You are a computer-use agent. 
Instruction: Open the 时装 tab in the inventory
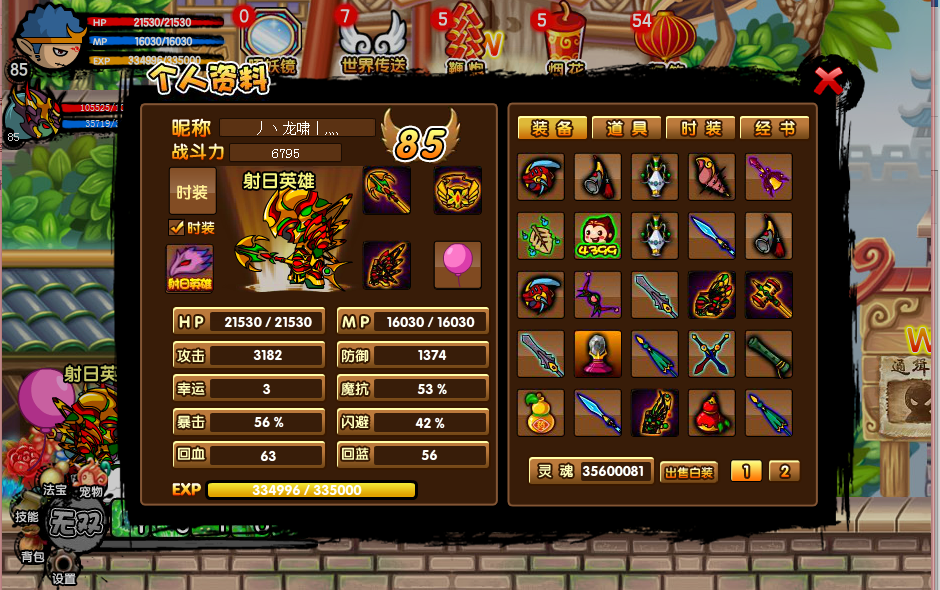click(x=700, y=128)
